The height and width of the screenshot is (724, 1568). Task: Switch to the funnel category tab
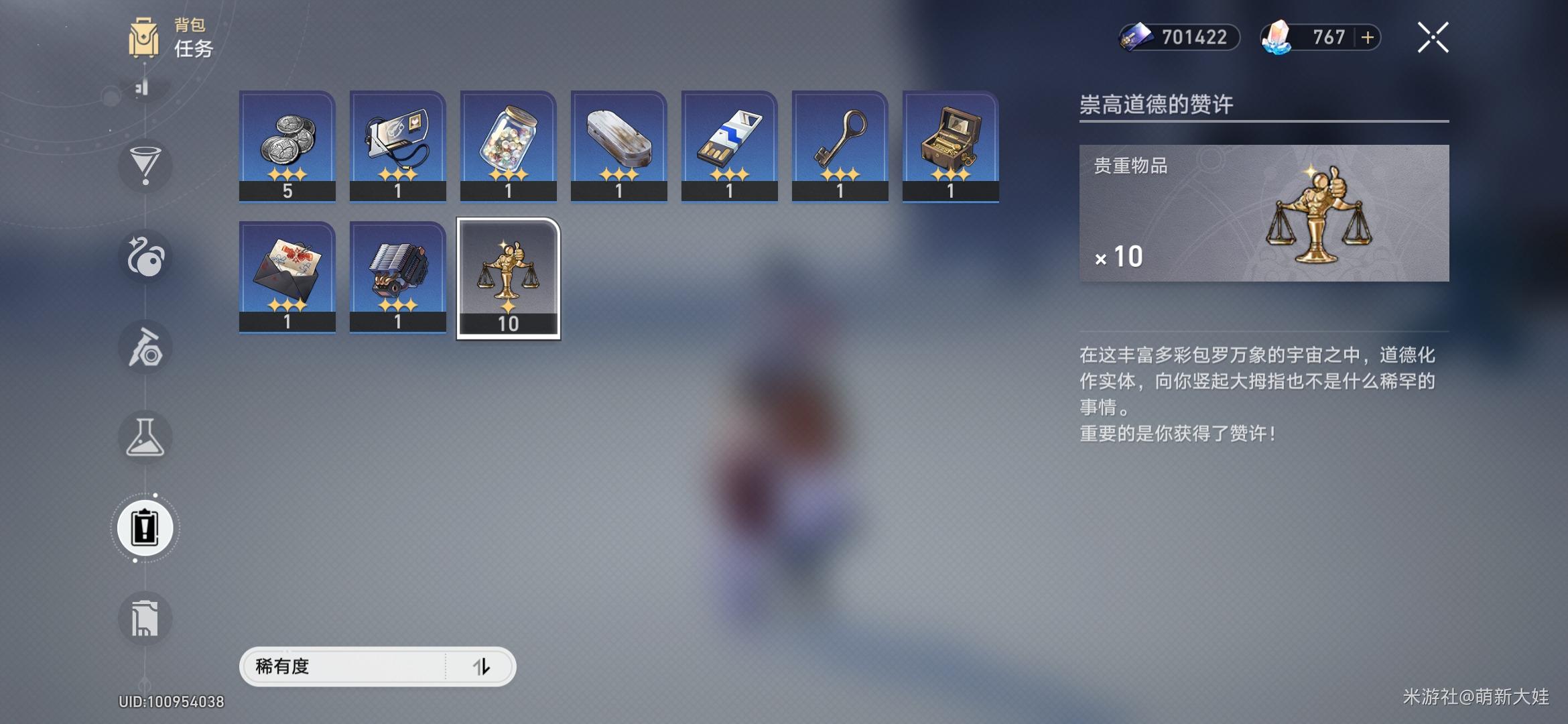coord(145,166)
